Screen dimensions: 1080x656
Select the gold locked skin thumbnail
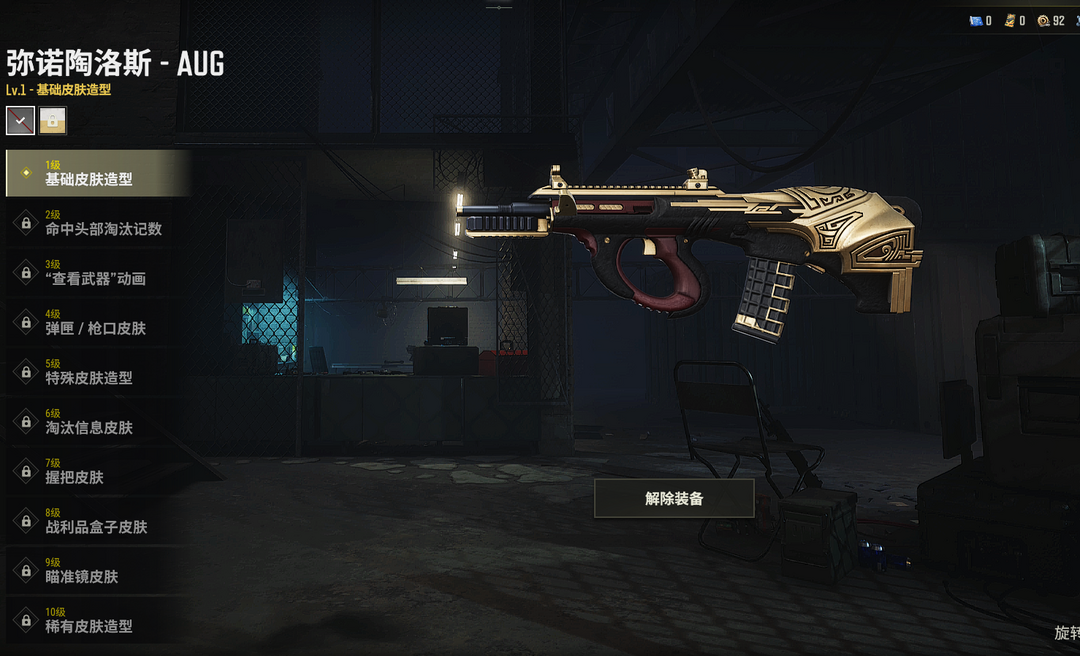click(53, 121)
